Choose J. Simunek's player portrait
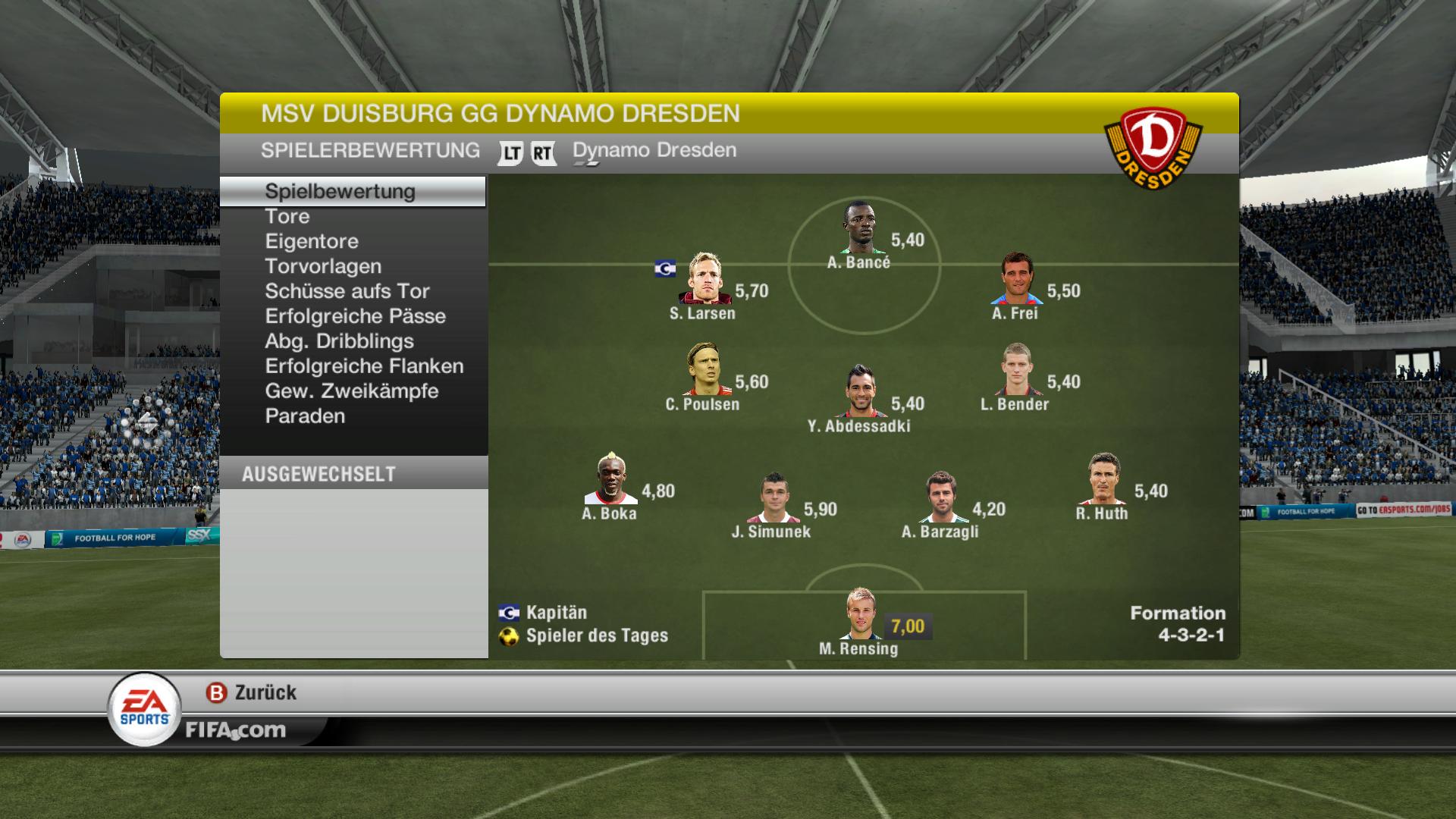1456x819 pixels. point(773,497)
